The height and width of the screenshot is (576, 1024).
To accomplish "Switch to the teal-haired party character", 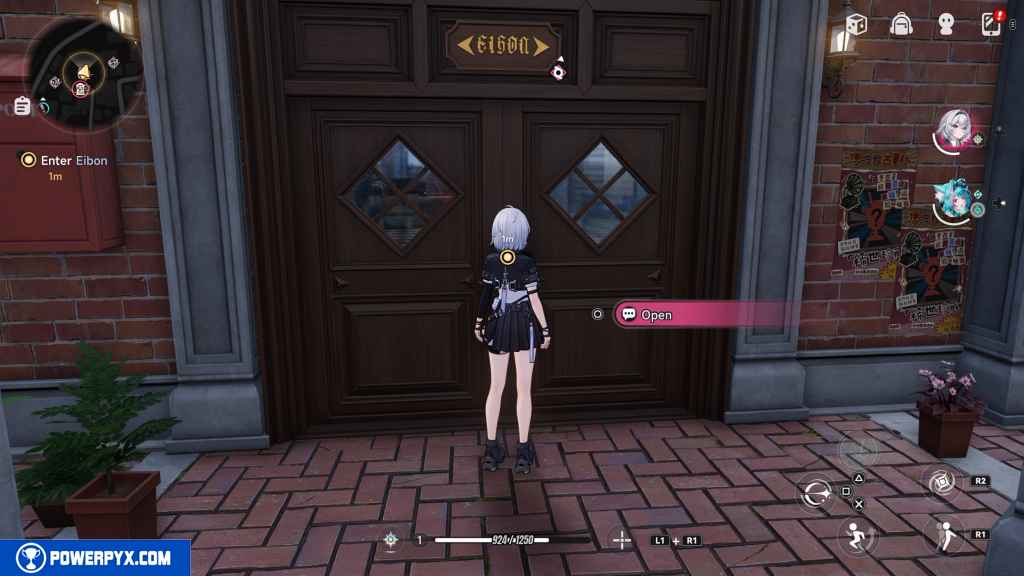I will [x=952, y=201].
